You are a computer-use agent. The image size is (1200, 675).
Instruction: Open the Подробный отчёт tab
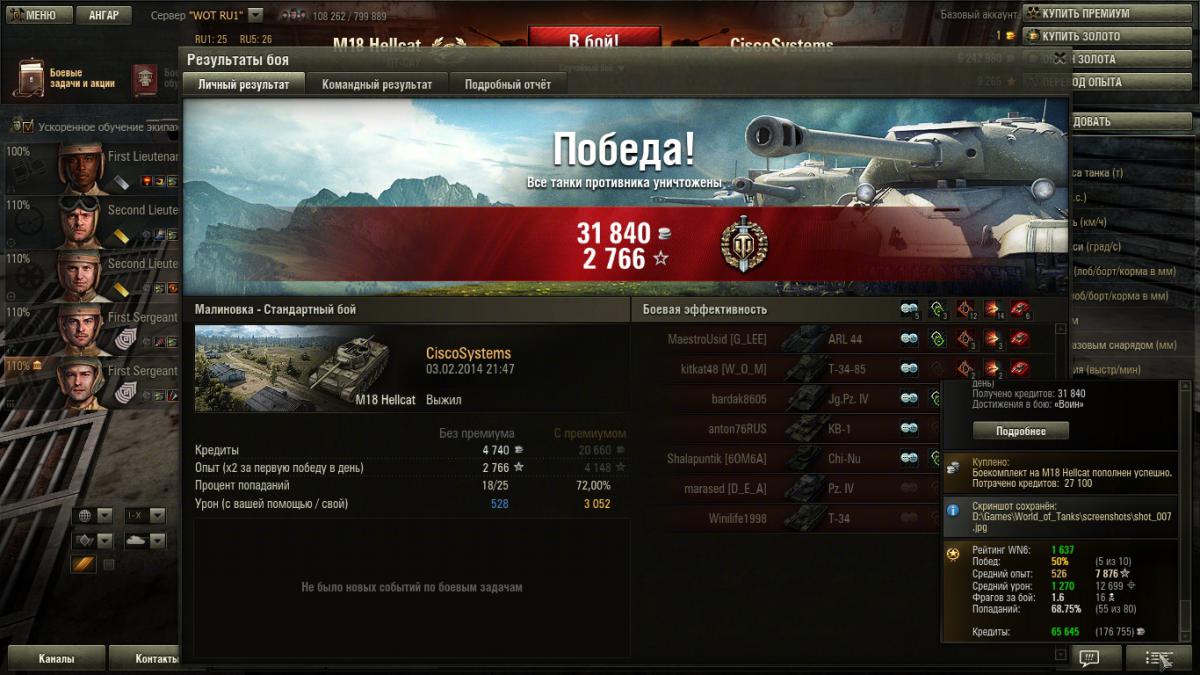point(507,85)
